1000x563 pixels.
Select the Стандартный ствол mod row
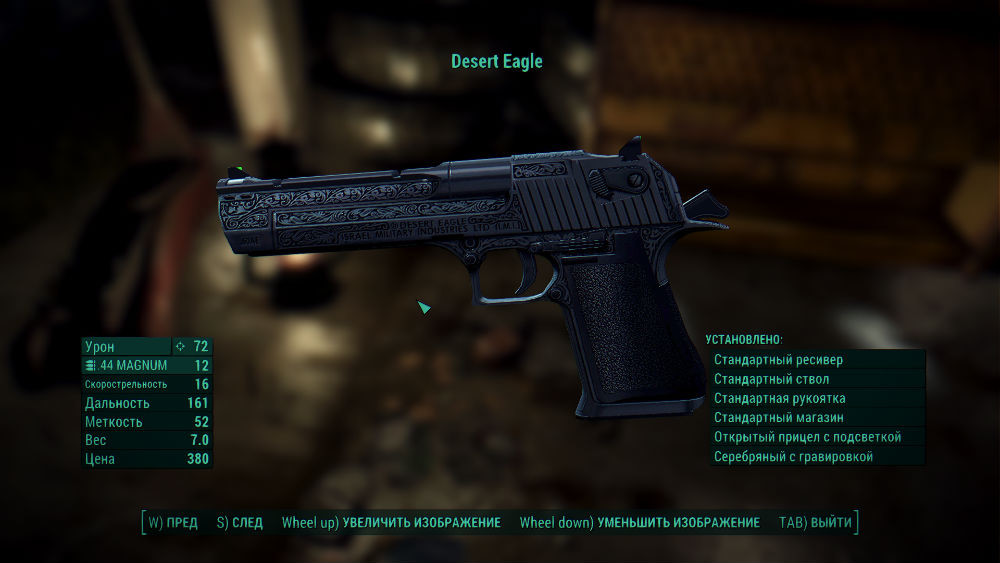tap(816, 379)
